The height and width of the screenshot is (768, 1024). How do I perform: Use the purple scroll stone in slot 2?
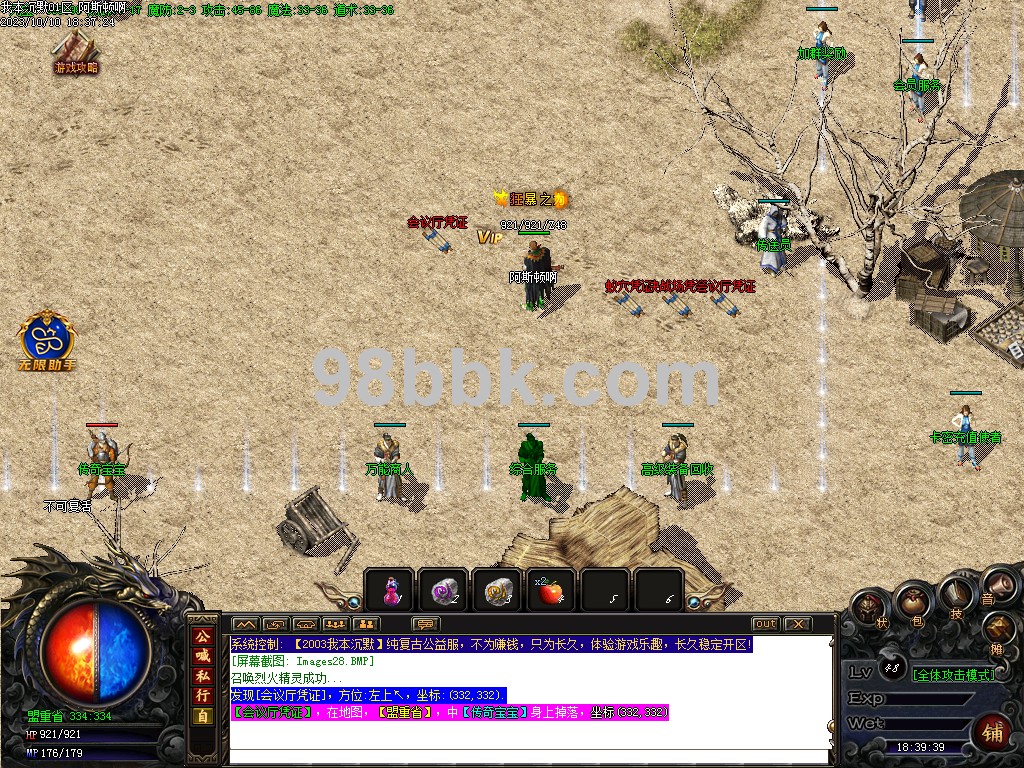point(442,591)
